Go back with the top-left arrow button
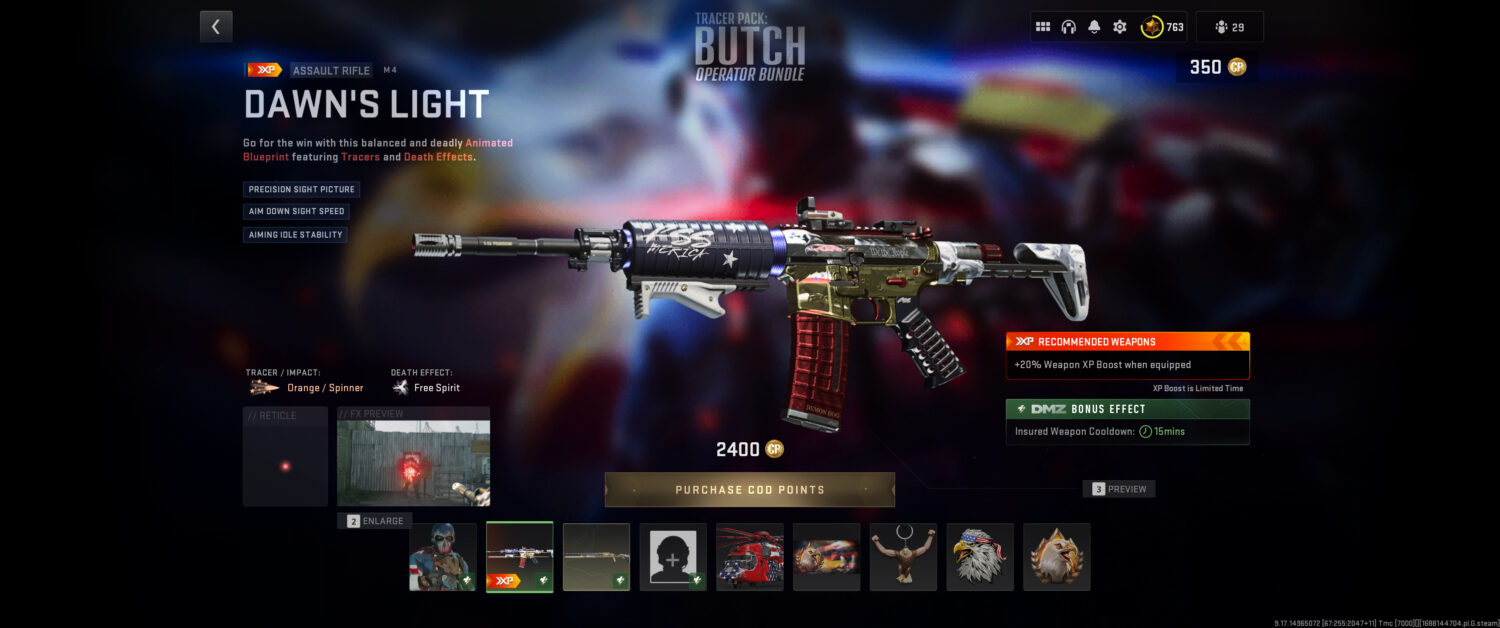The height and width of the screenshot is (628, 1500). (216, 27)
